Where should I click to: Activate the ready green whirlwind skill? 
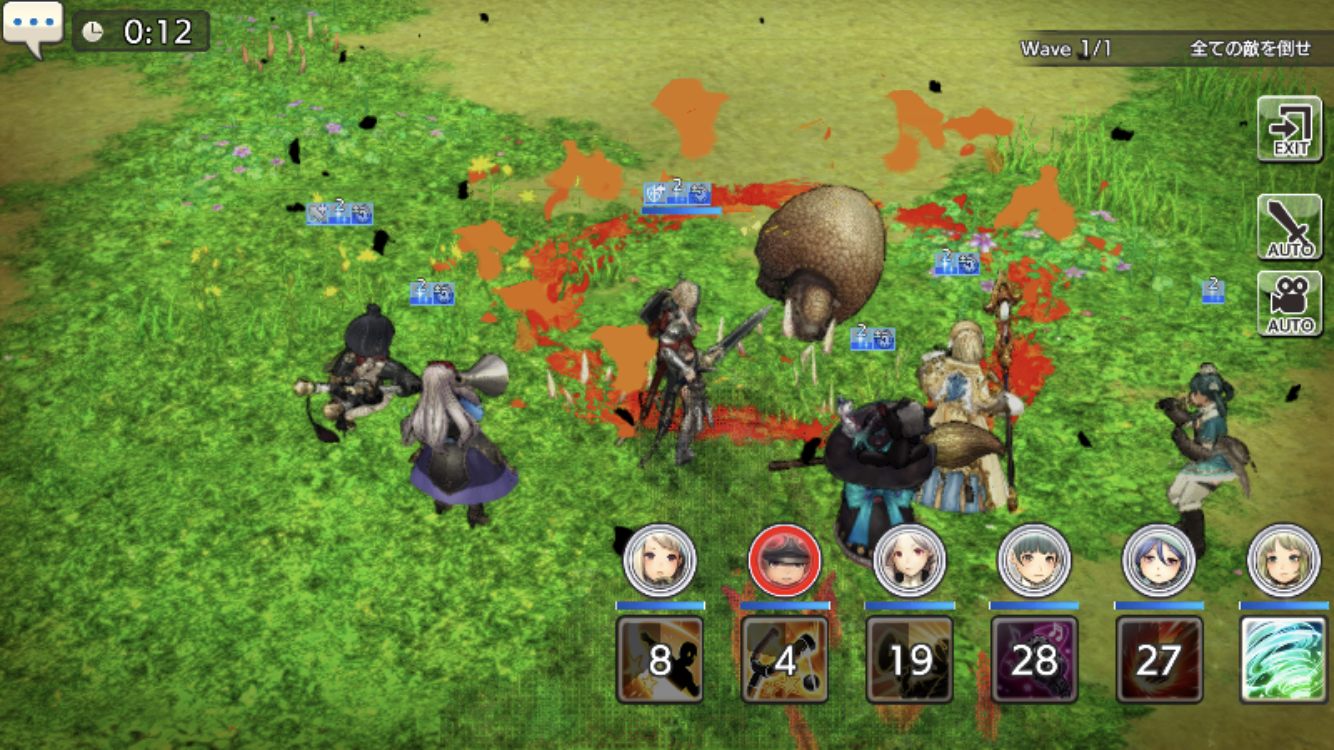coord(1283,659)
